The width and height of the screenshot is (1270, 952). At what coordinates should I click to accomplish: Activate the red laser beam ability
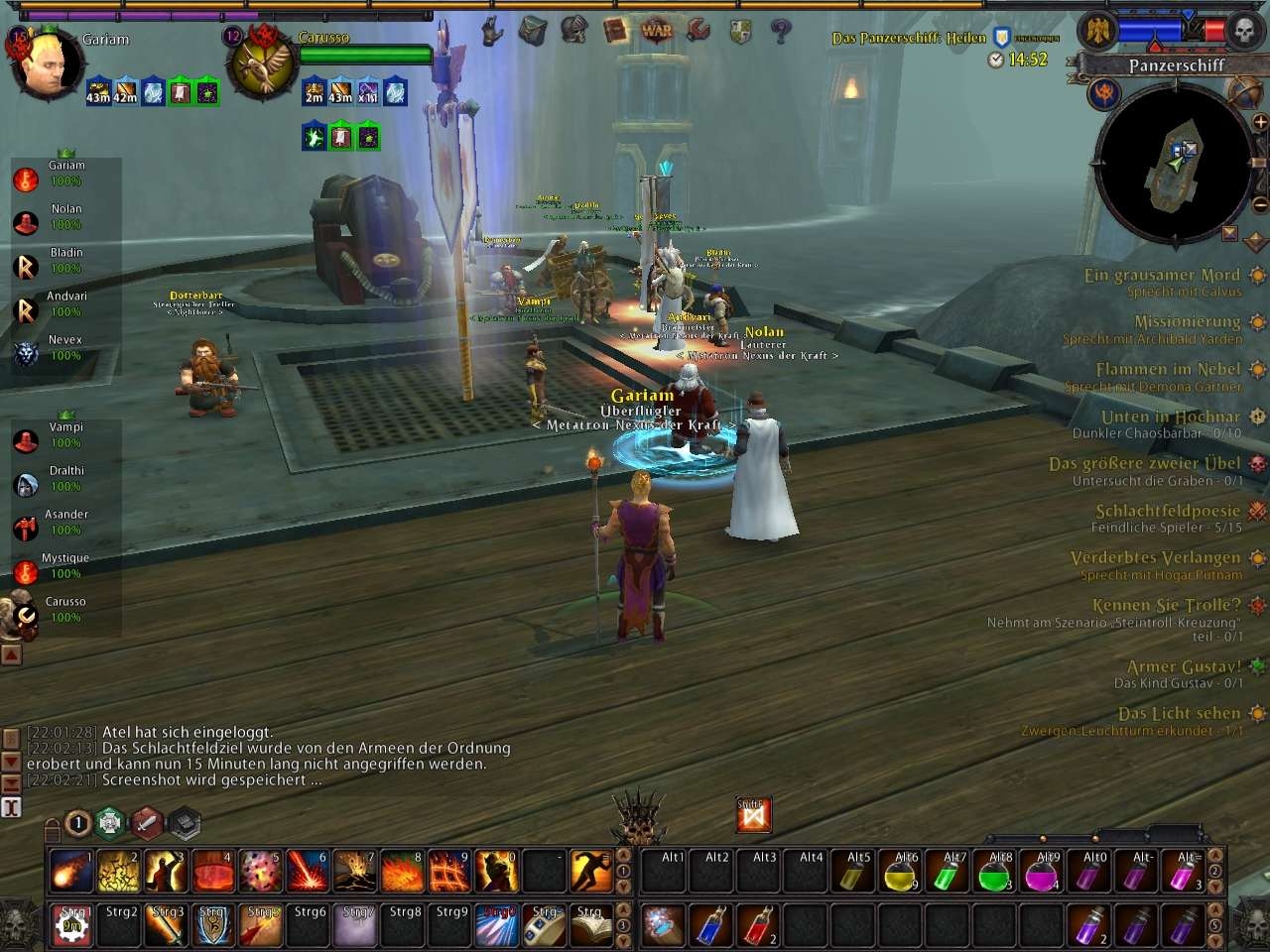pos(308,872)
